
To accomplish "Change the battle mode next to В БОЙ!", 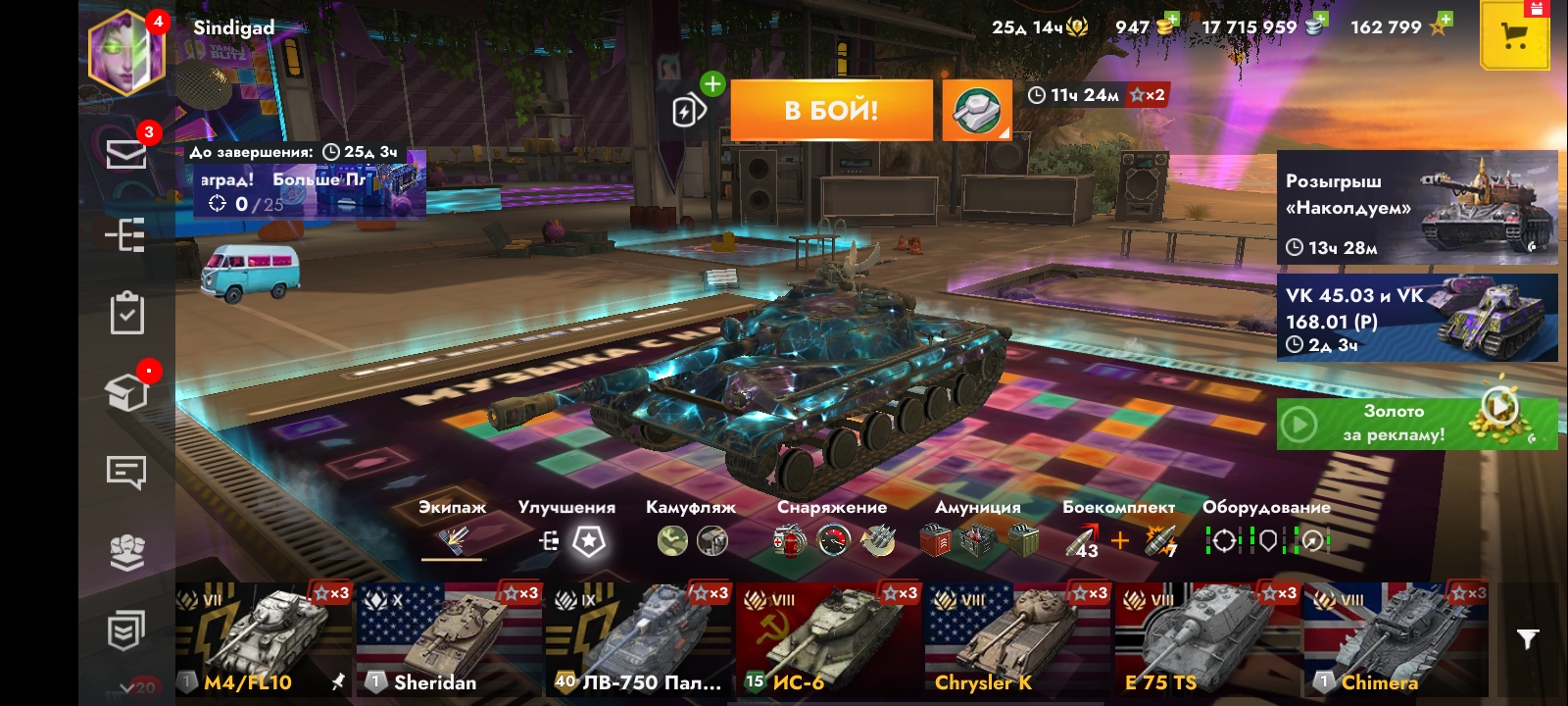I will point(976,110).
